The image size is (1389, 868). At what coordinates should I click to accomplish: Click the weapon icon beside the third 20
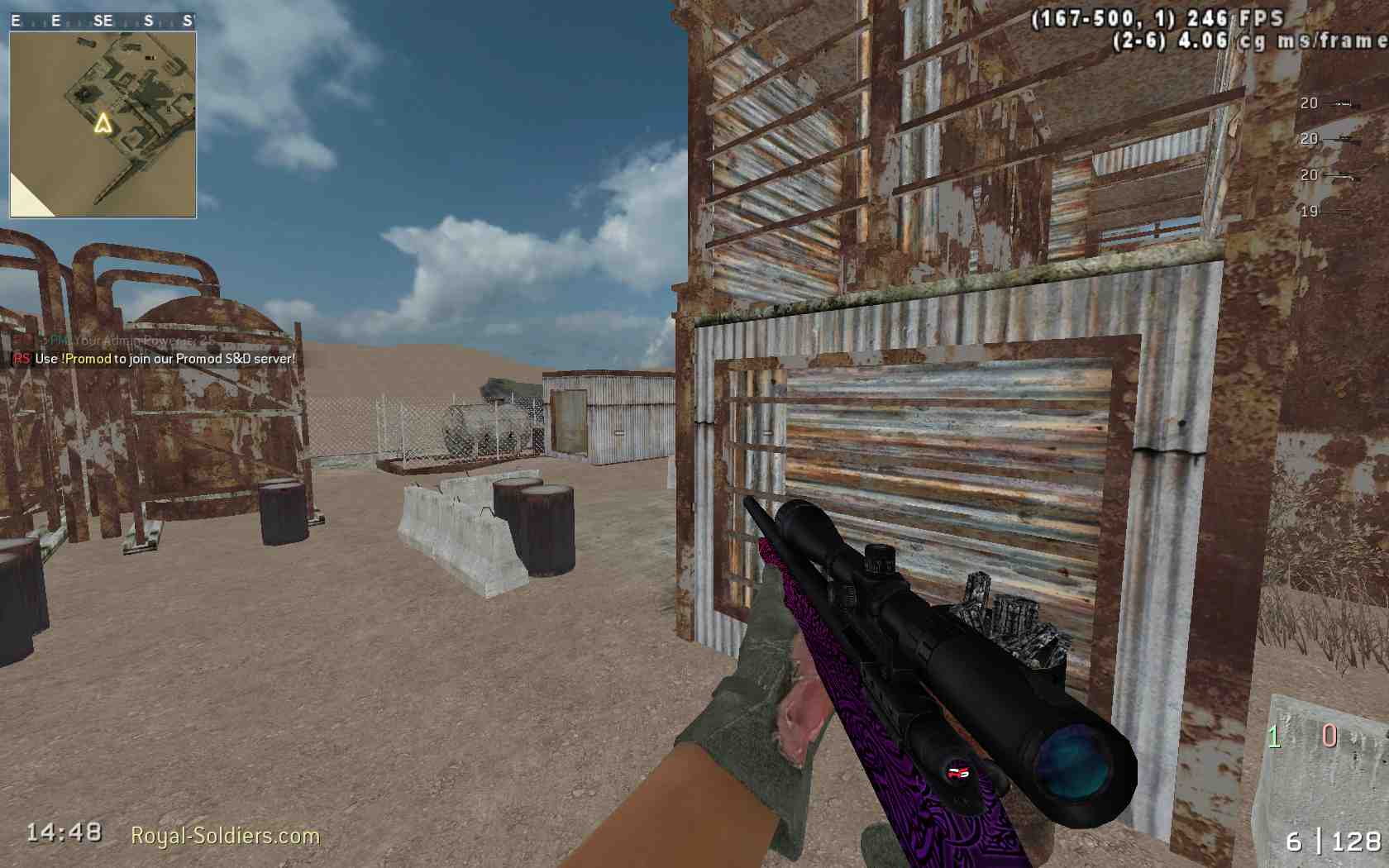pyautogui.click(x=1344, y=176)
